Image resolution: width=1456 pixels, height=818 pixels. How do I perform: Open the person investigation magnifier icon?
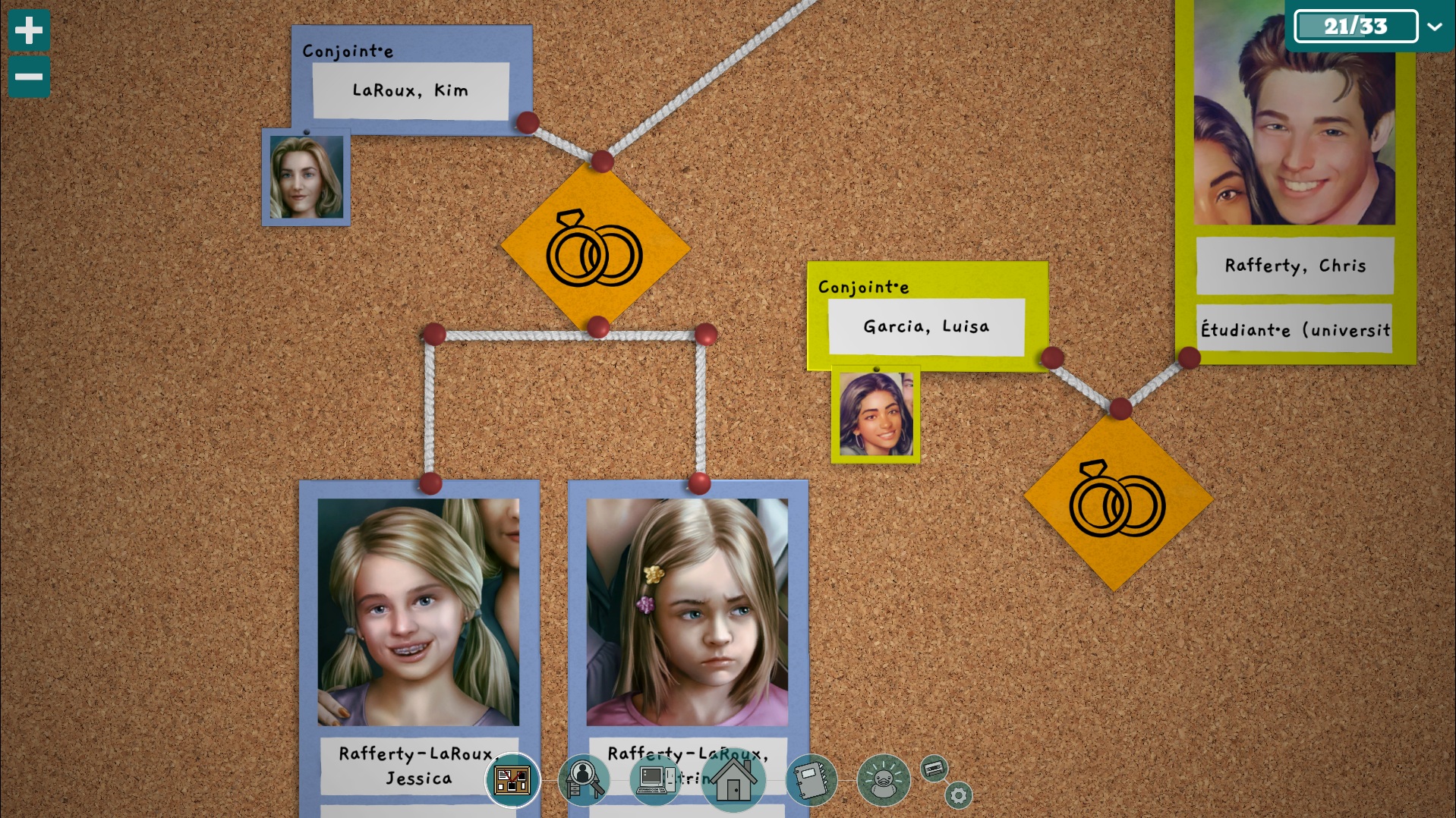click(583, 779)
